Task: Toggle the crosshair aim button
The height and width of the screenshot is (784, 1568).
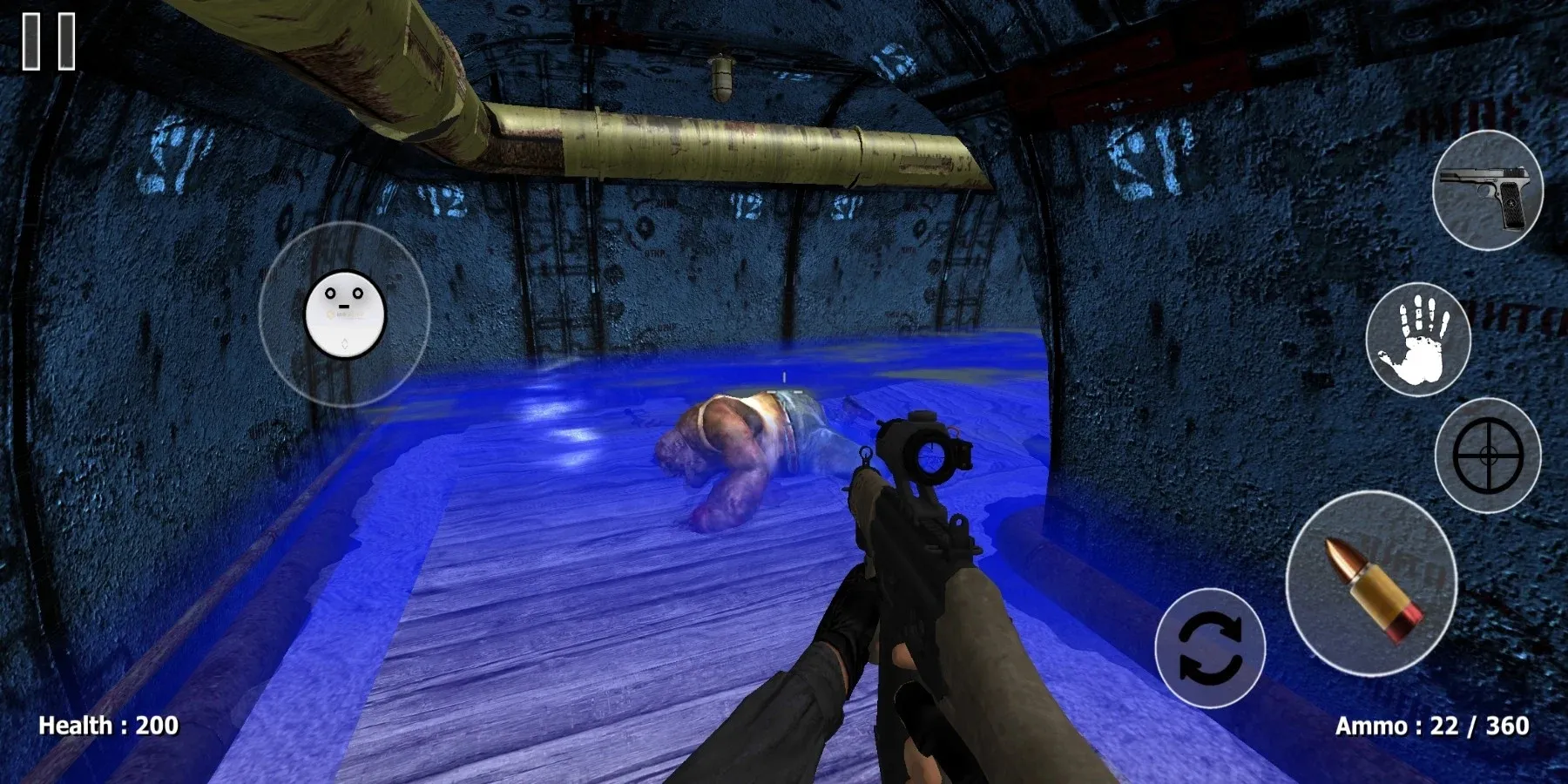Action: pos(1488,455)
